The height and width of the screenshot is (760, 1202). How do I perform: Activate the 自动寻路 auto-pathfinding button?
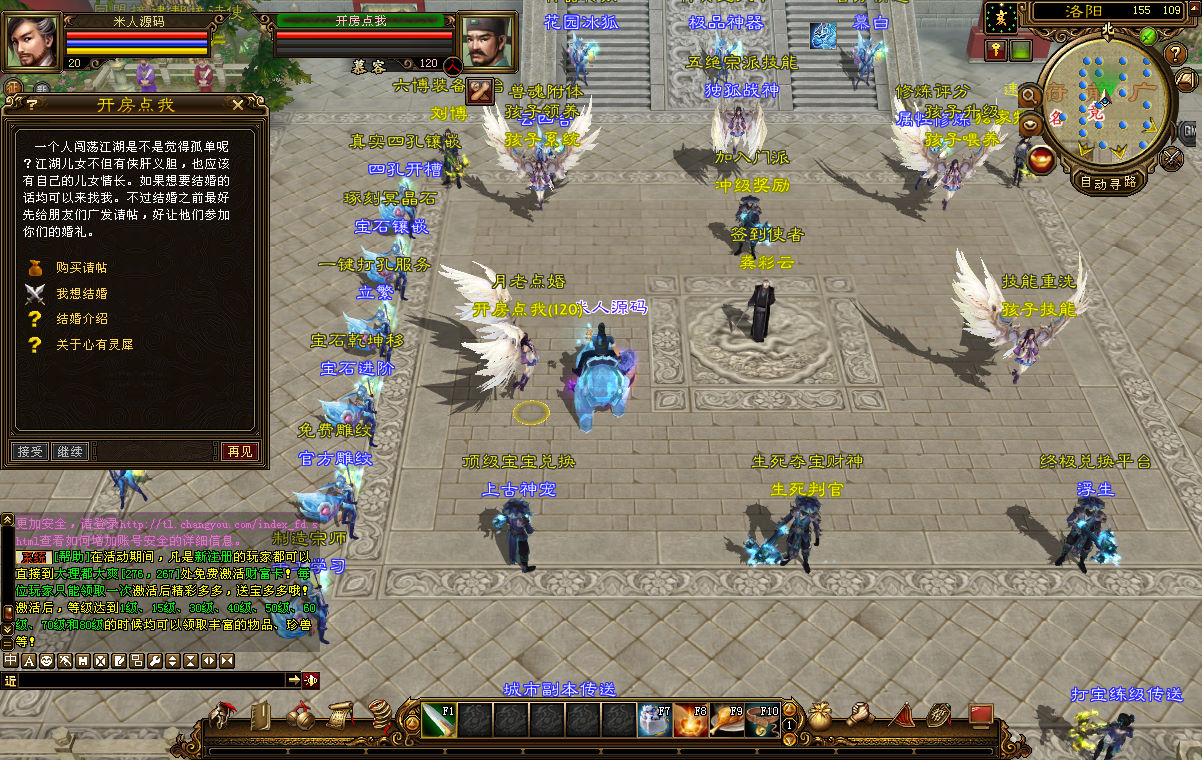coord(1108,182)
